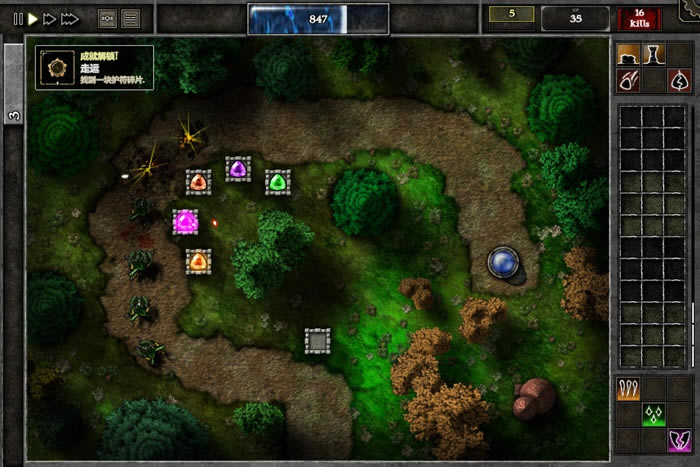Select the build tower button
Screen dimensions: 700x467
click(x=654, y=54)
